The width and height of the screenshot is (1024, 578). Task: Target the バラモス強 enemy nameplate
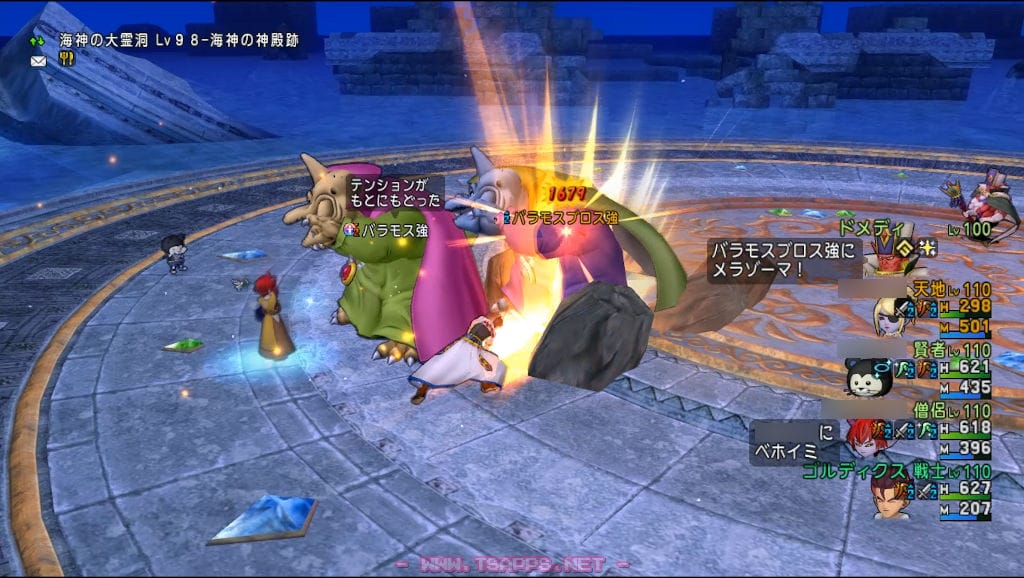tap(394, 230)
